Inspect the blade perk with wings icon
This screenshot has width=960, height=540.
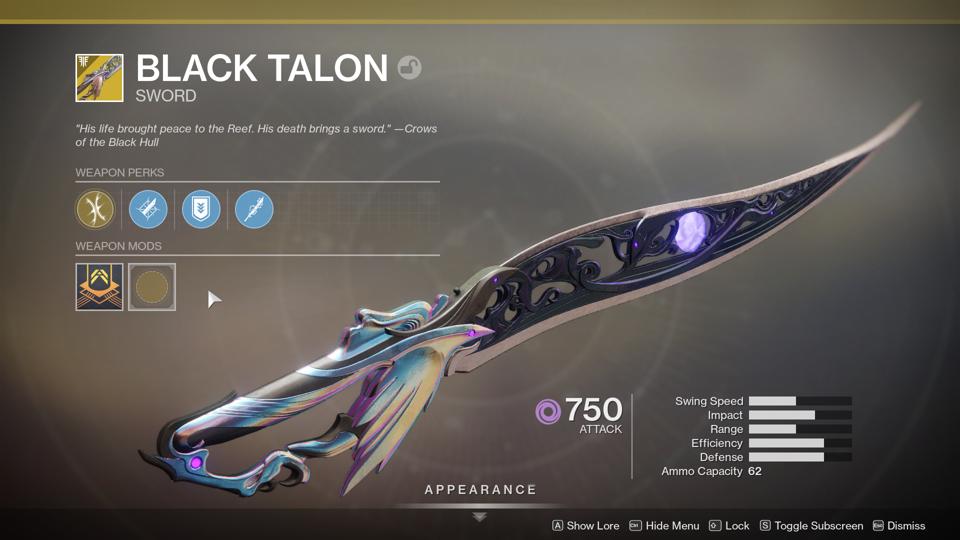pyautogui.click(x=149, y=210)
